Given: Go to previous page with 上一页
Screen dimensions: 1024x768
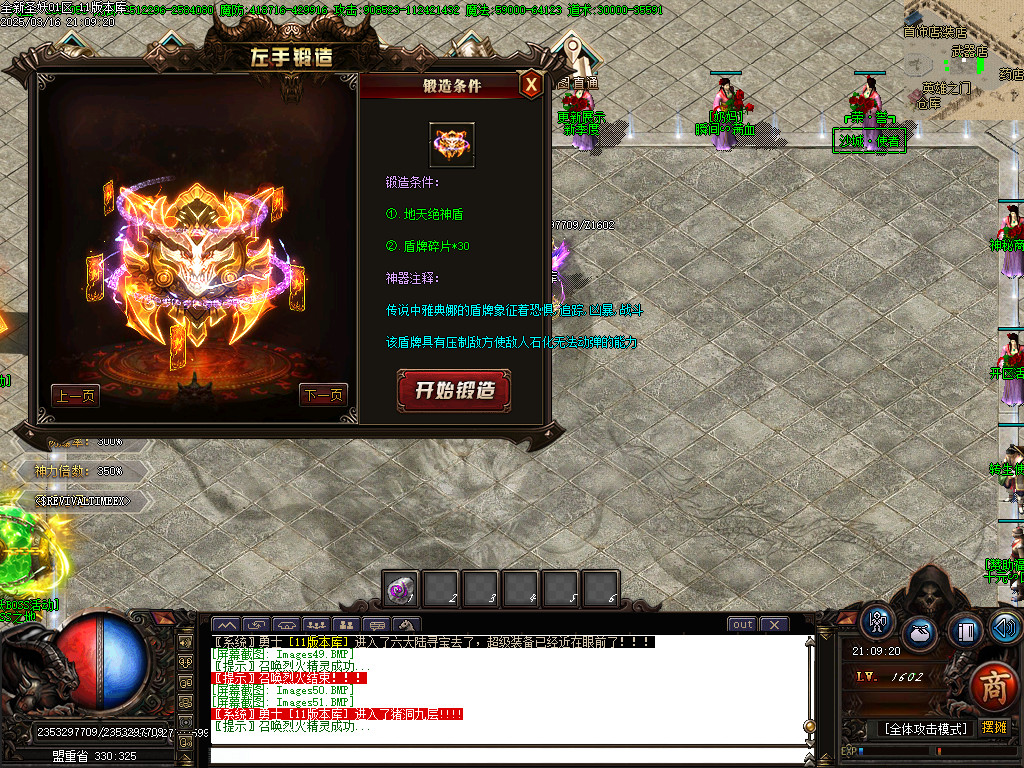Looking at the screenshot, I should coord(76,396).
